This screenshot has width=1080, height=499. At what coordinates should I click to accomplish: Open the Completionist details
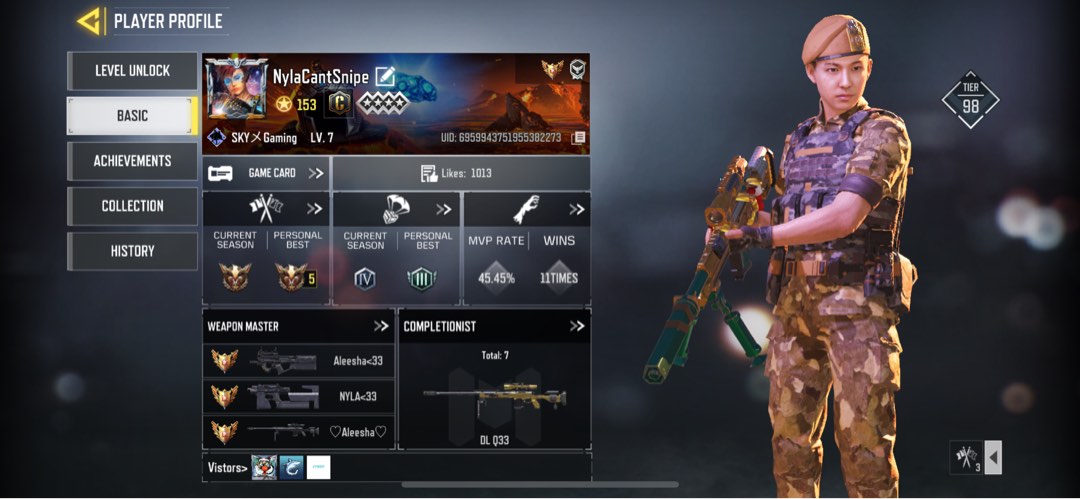coord(576,326)
